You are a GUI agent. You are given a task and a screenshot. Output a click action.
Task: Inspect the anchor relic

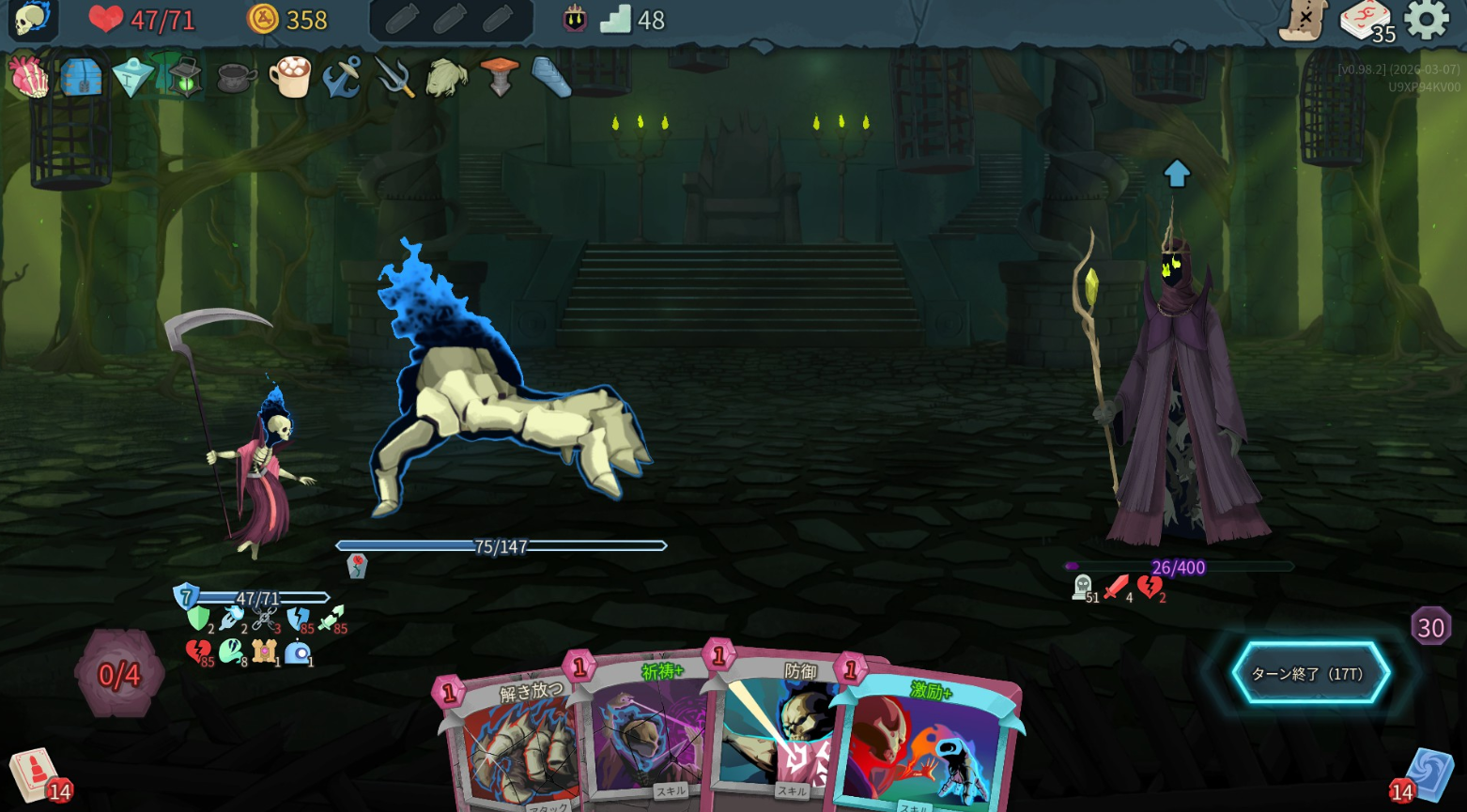342,76
